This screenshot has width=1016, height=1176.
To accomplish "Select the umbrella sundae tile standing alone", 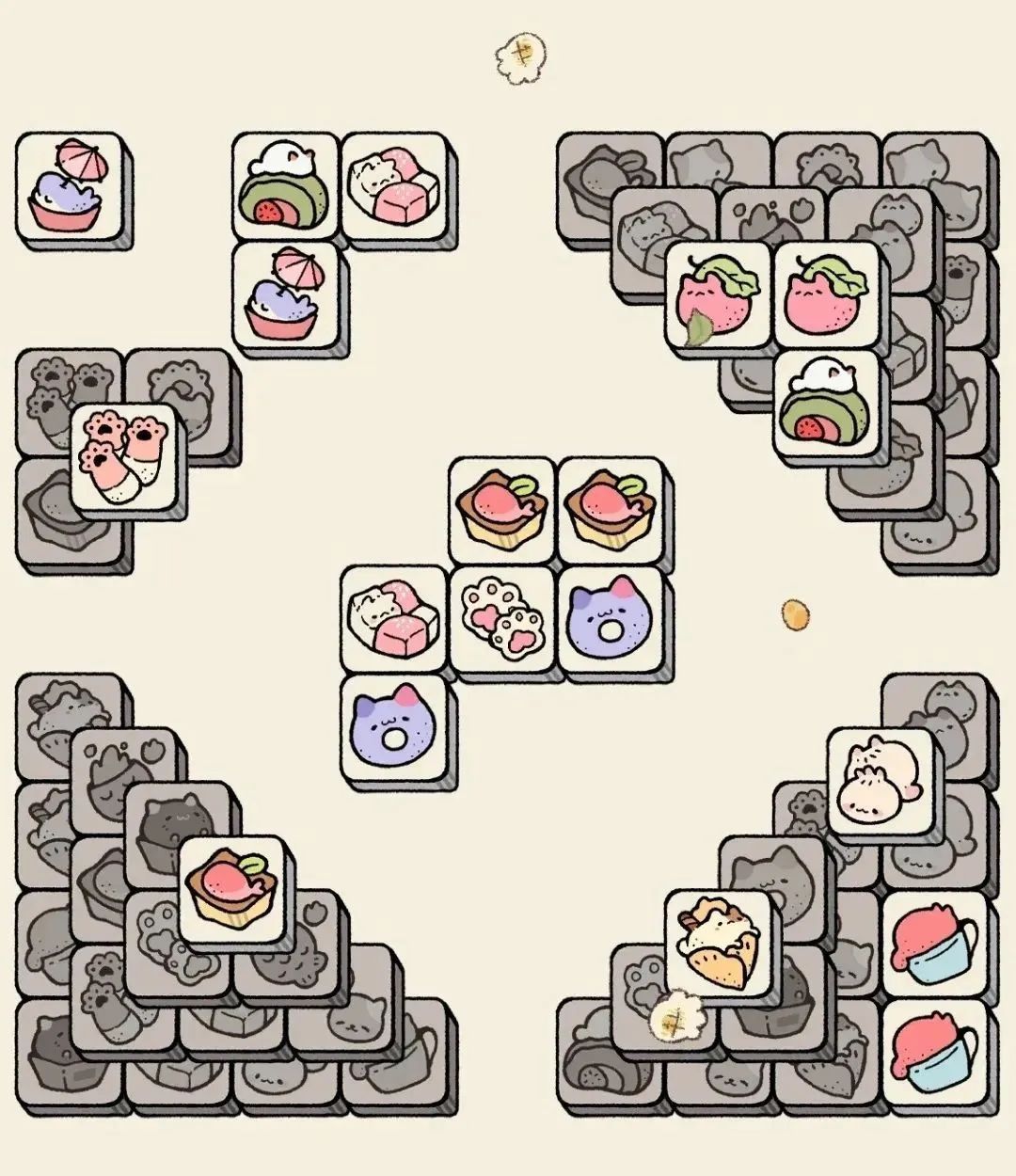I will [x=70, y=185].
